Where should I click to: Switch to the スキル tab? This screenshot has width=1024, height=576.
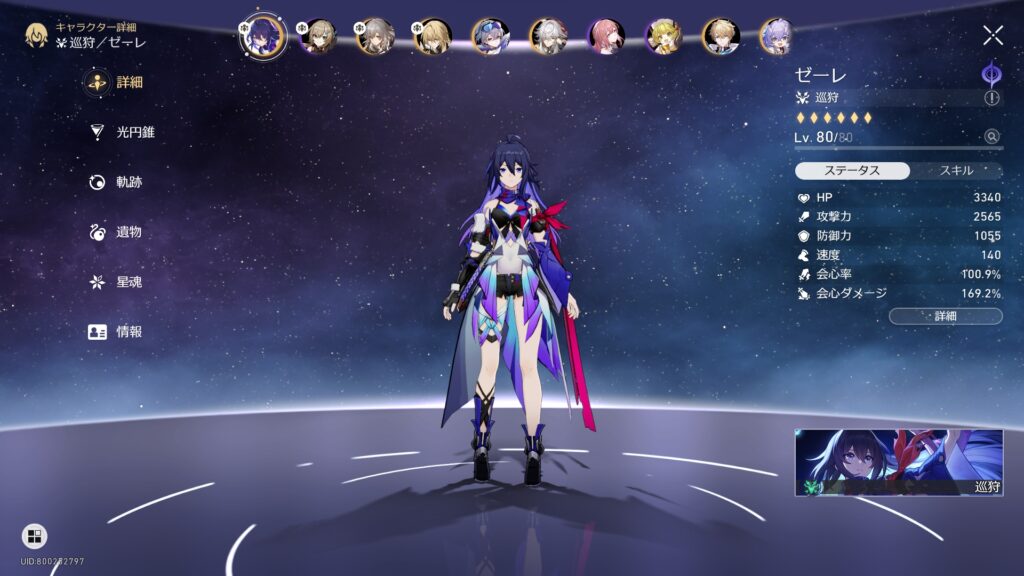pos(955,170)
